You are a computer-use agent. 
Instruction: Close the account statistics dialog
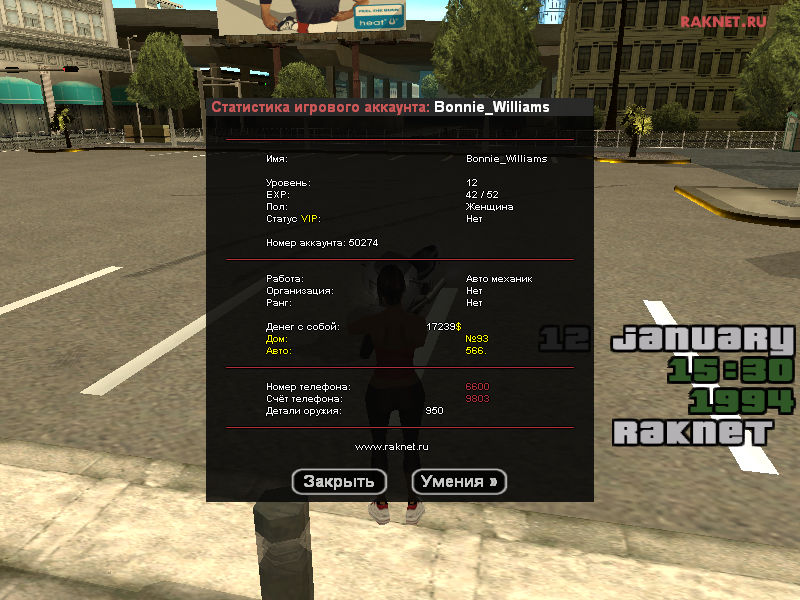click(339, 481)
